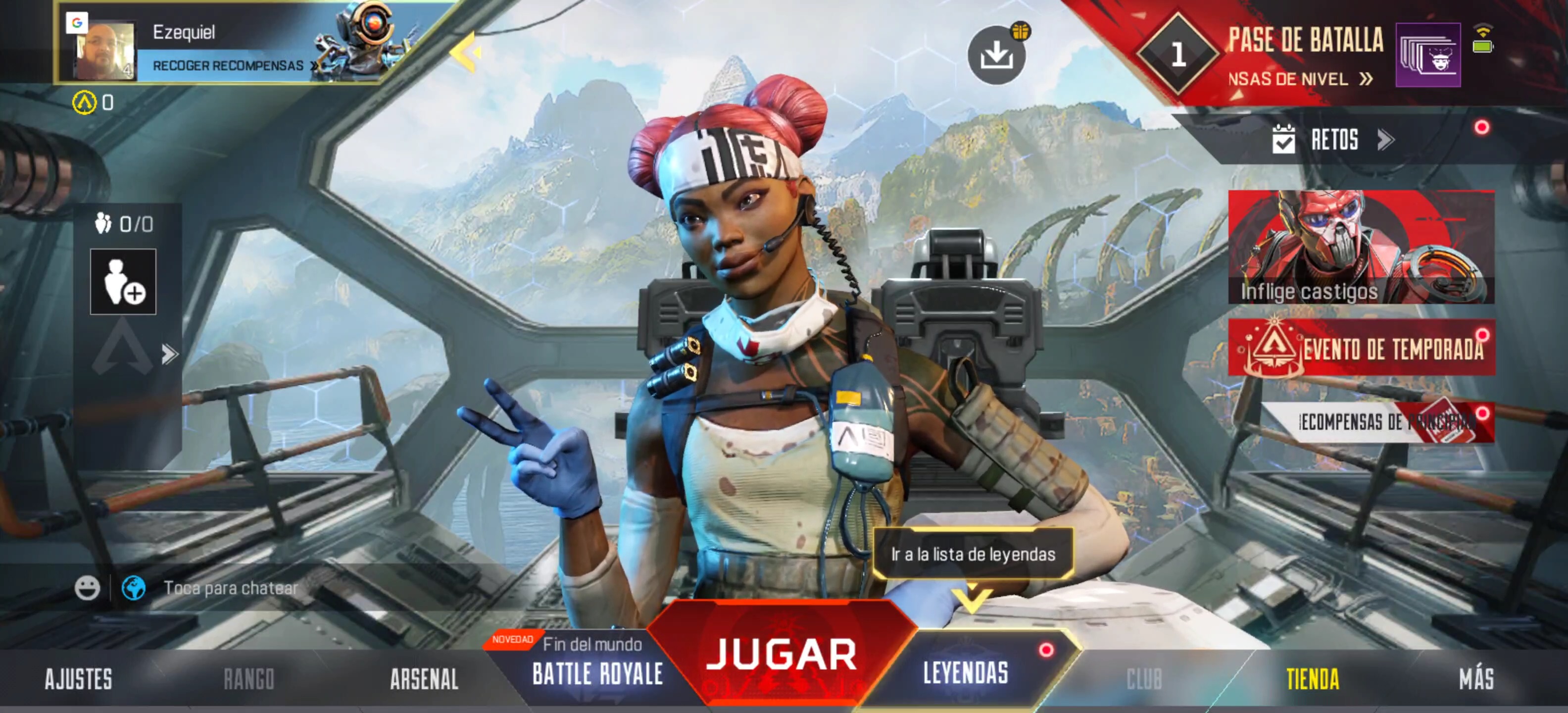Open the Club section
Viewport: 1568px width, 713px height.
1144,679
